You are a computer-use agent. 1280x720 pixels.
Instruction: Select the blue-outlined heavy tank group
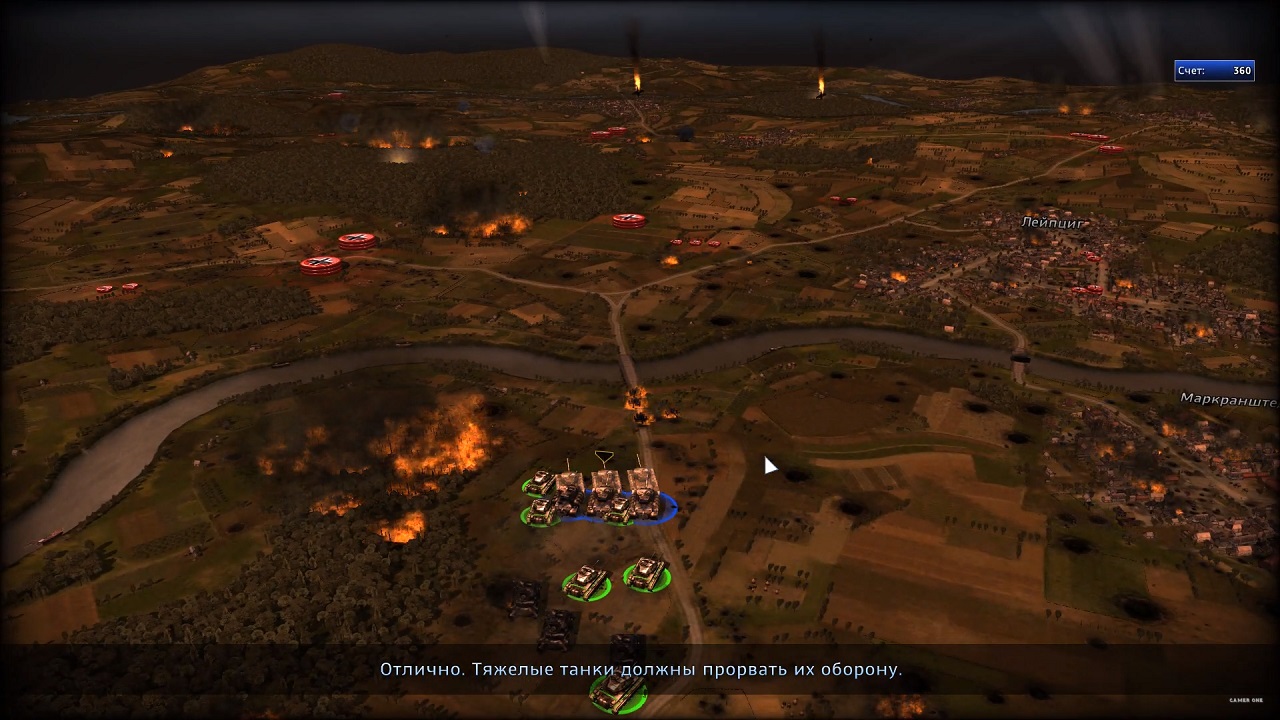click(606, 494)
